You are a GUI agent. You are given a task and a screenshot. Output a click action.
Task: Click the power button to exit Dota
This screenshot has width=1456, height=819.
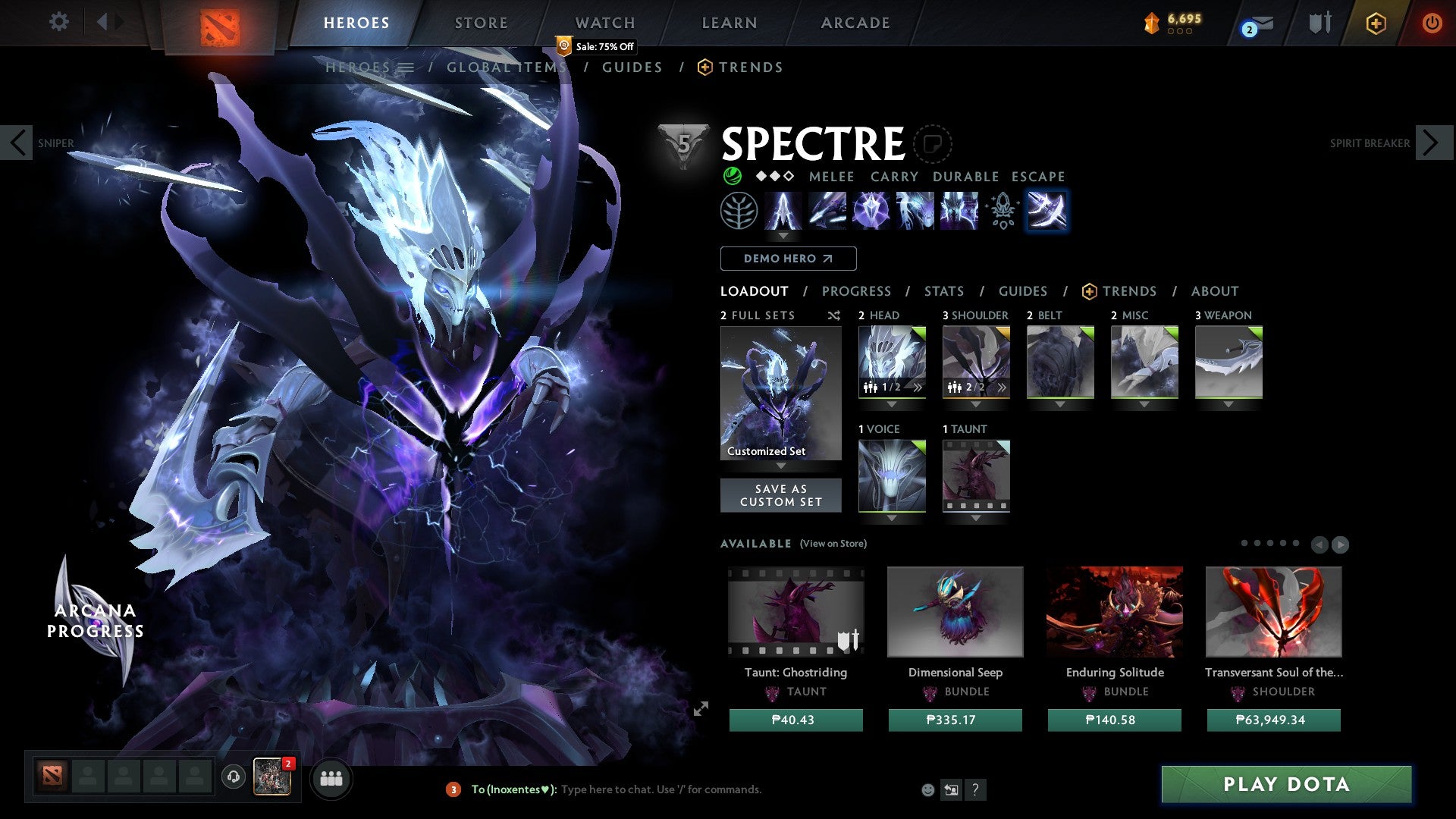pos(1432,24)
